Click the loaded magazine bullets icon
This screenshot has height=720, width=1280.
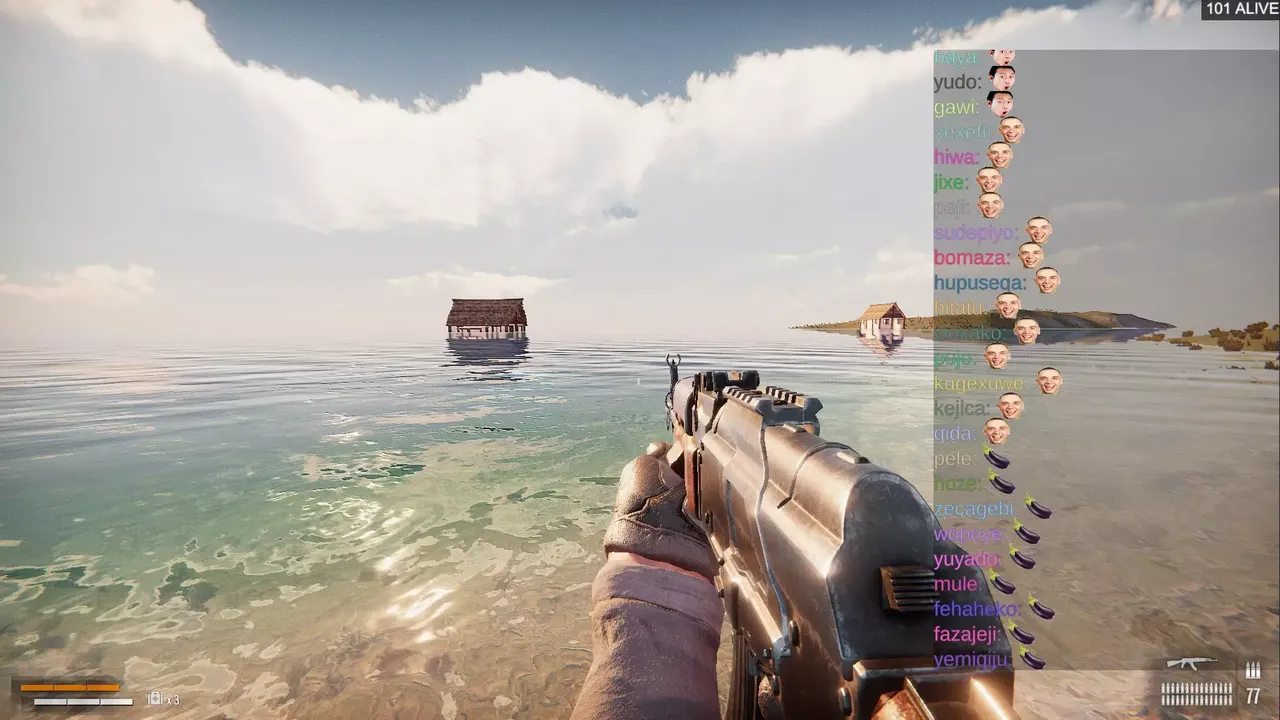pos(1197,691)
